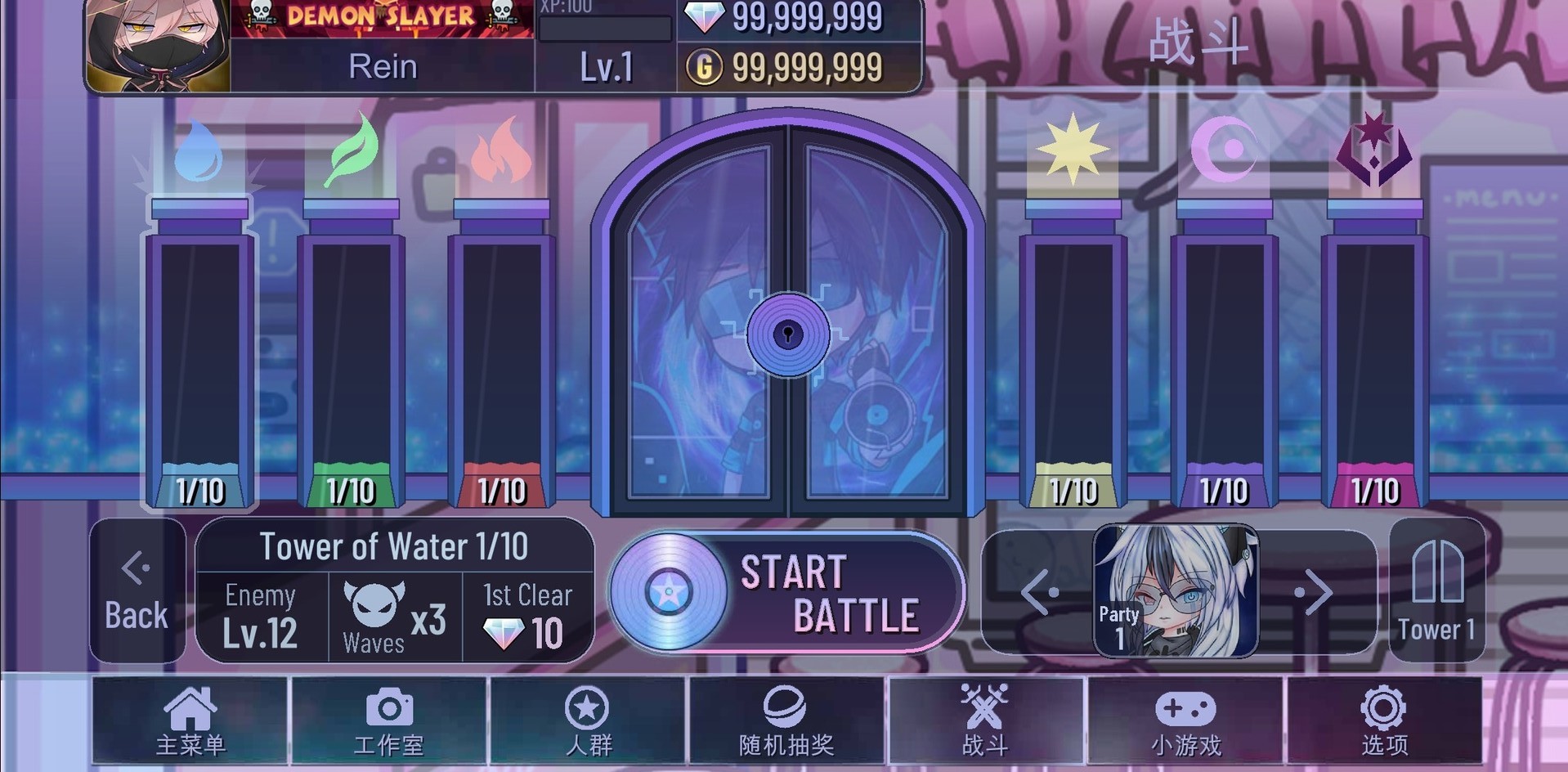Screen dimensions: 1568x772
Task: Open the 小游戏 mini games tab
Action: [1185, 720]
